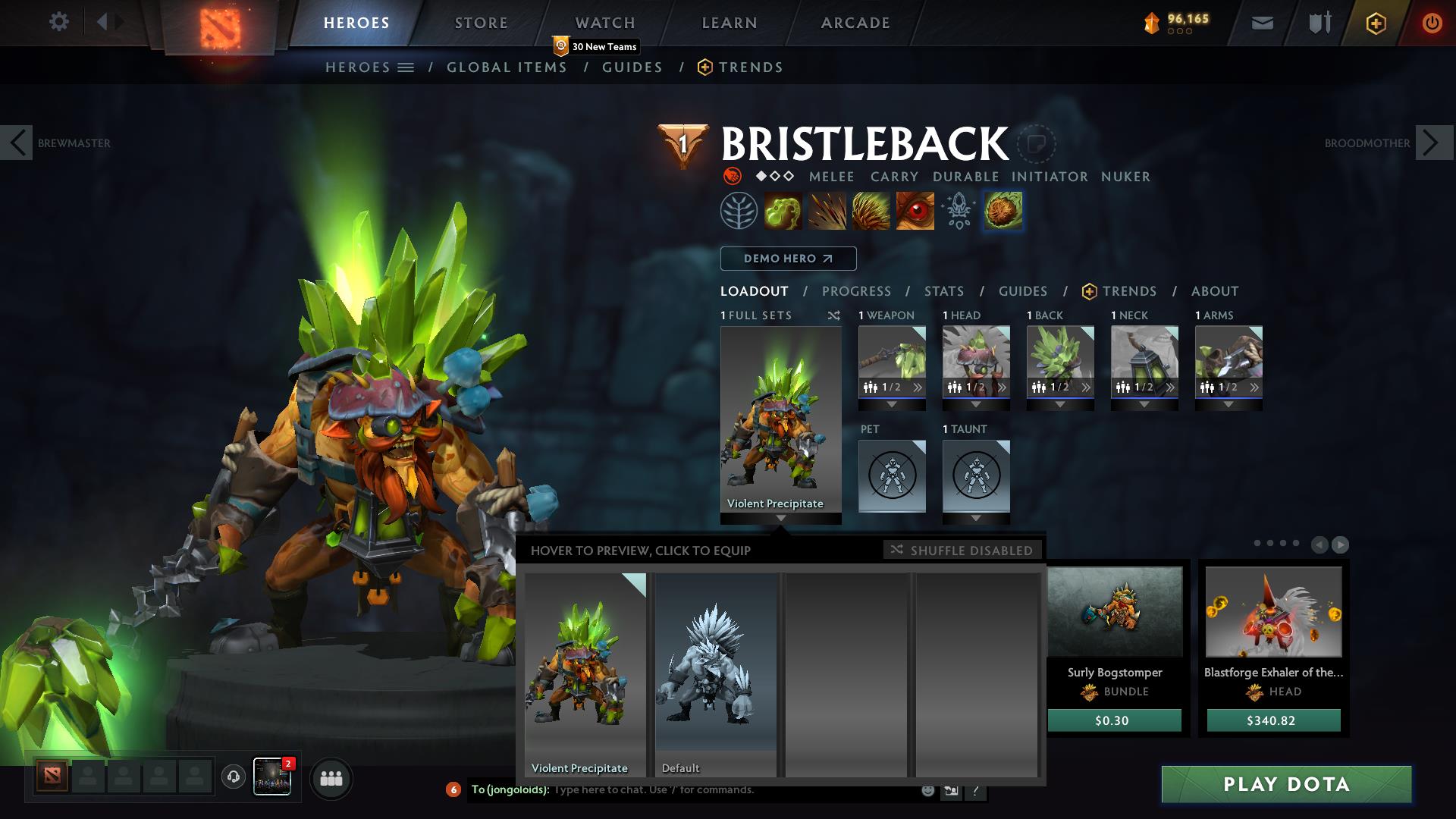Click the power quit button
This screenshot has width=1456, height=819.
[x=1432, y=23]
